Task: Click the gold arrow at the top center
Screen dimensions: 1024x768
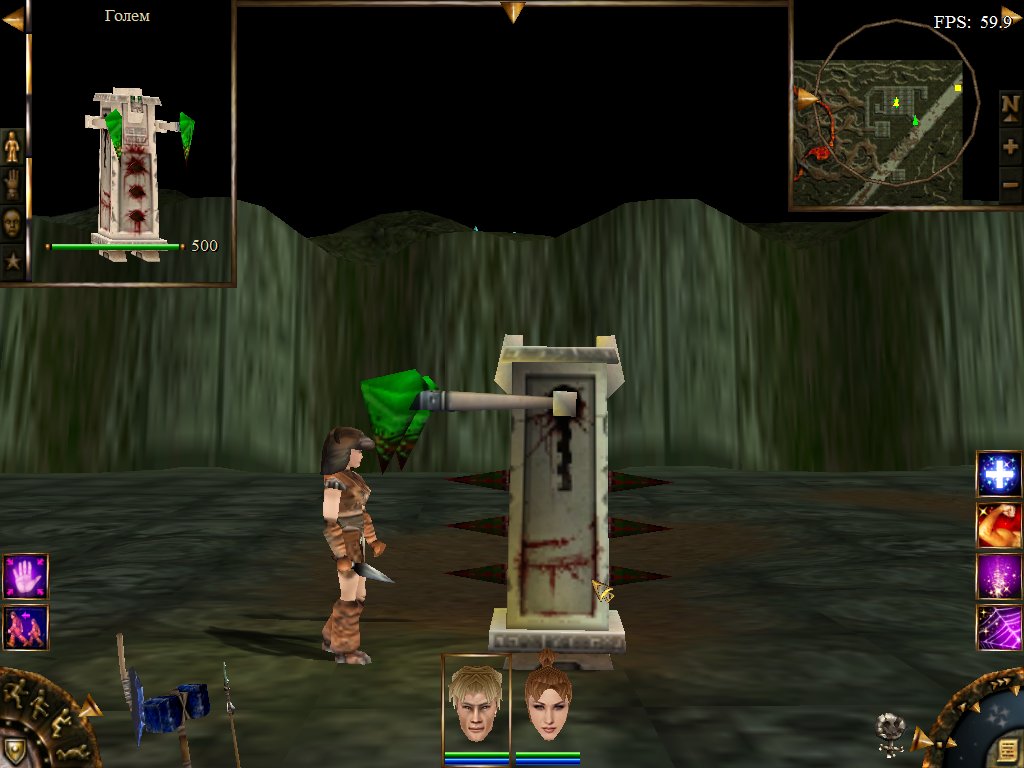Action: pyautogui.click(x=513, y=12)
